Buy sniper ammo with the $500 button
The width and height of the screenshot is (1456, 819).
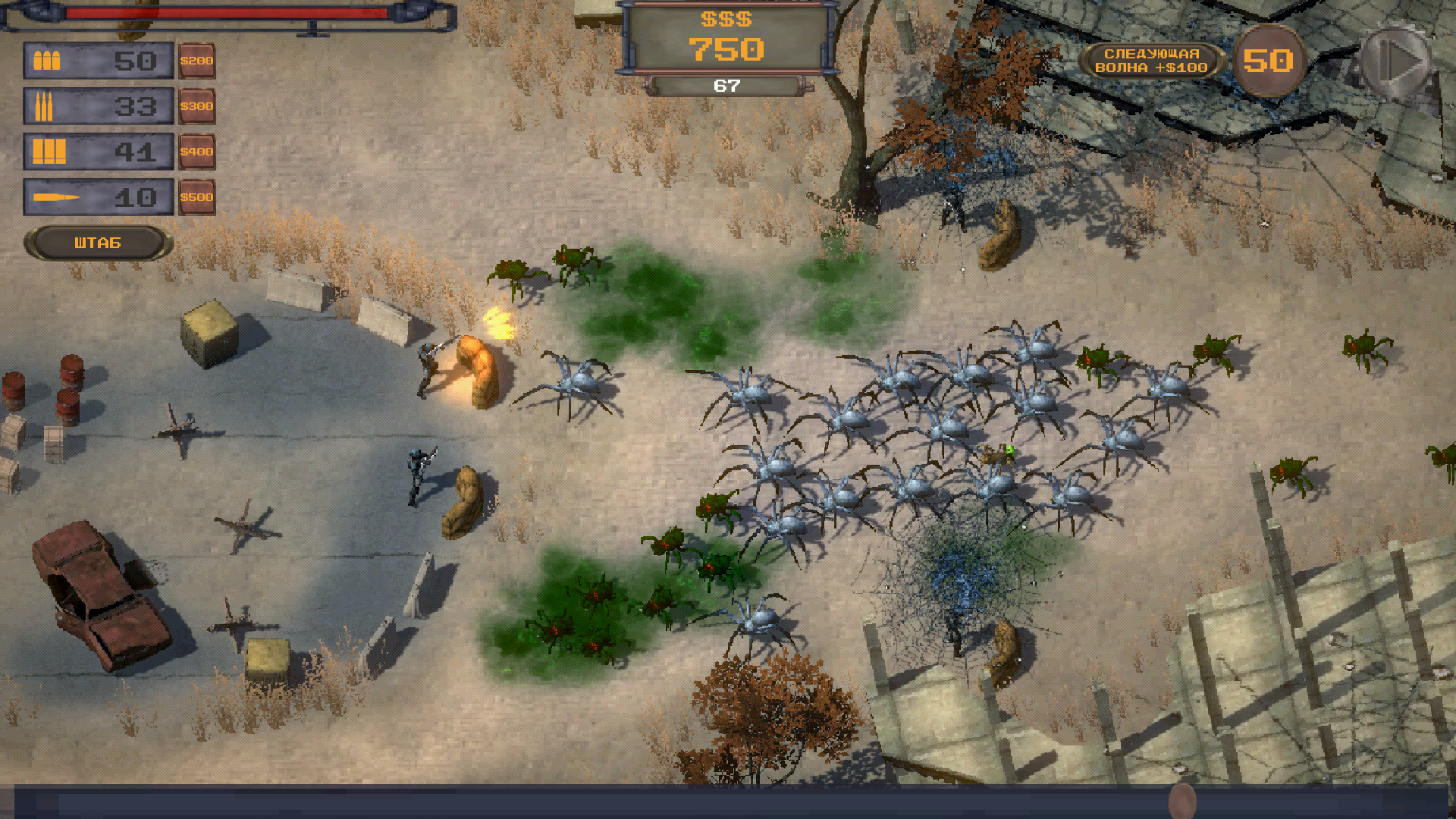tap(197, 197)
